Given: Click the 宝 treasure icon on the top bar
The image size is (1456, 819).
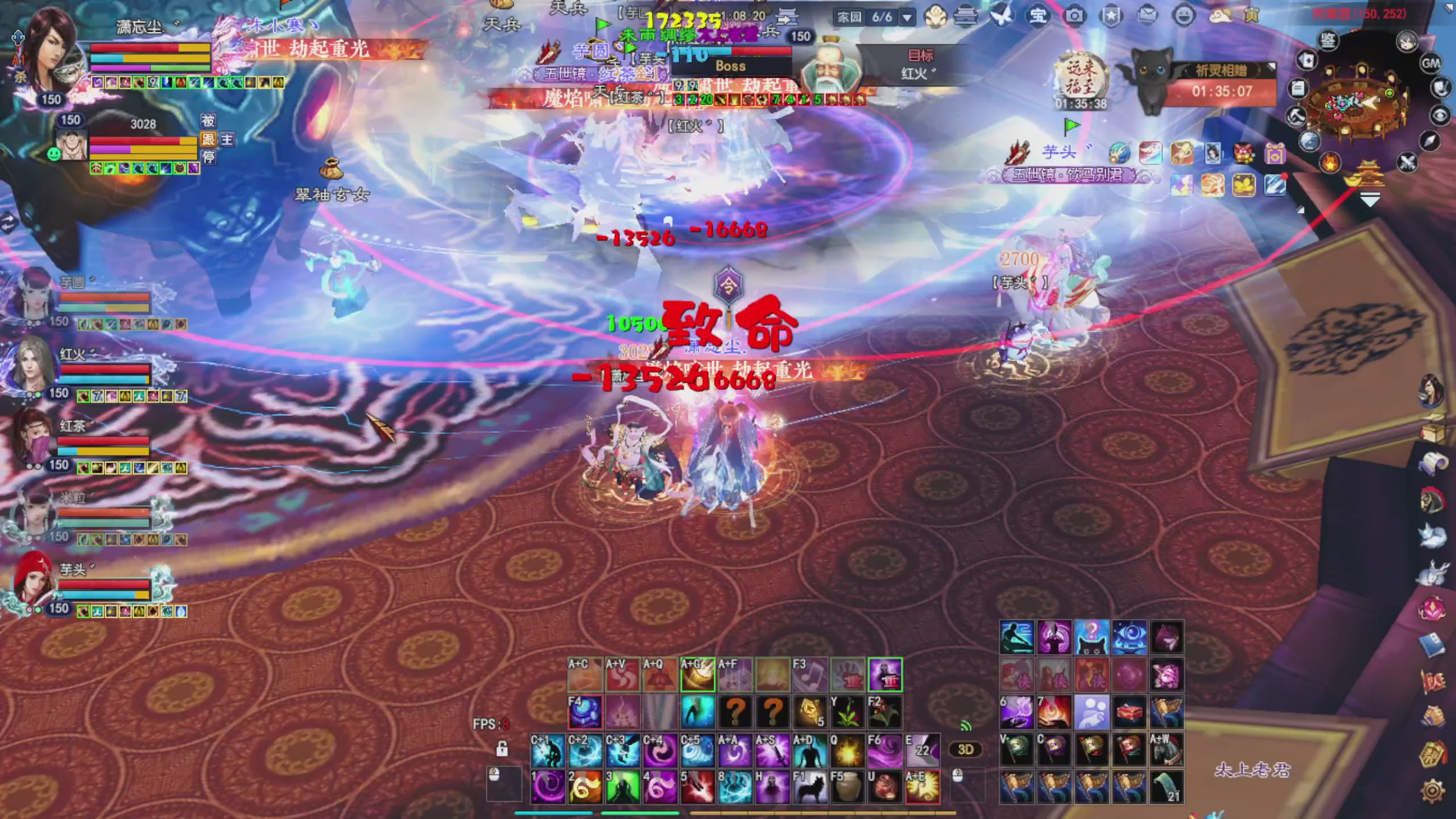Looking at the screenshot, I should tap(1039, 16).
